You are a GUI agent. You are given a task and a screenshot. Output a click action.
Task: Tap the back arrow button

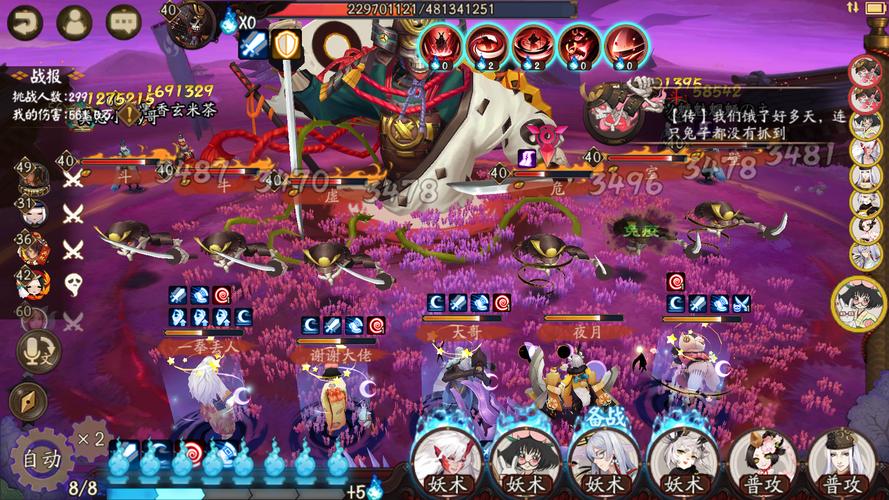(24, 21)
